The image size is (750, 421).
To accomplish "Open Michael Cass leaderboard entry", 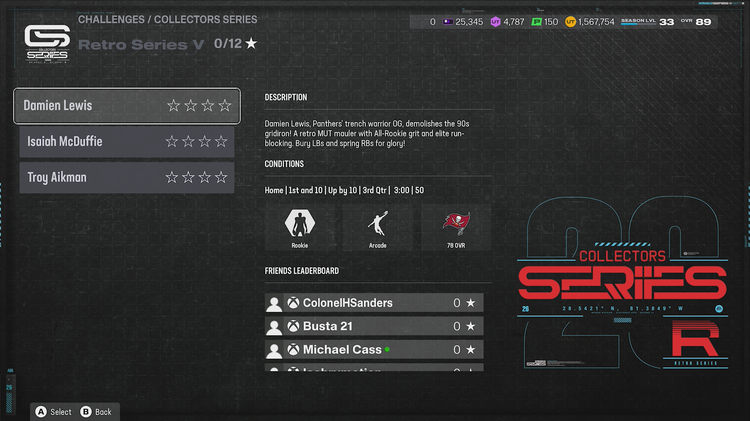I will [374, 350].
